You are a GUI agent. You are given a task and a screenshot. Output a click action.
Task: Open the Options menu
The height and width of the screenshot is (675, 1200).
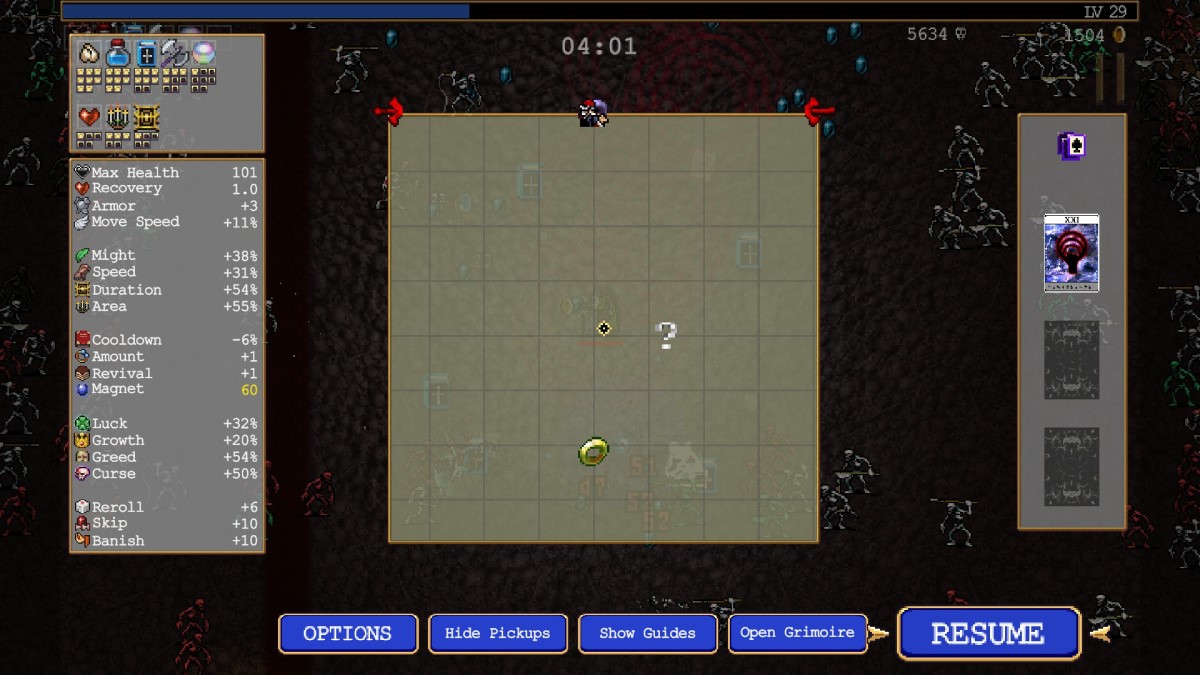[x=347, y=633]
